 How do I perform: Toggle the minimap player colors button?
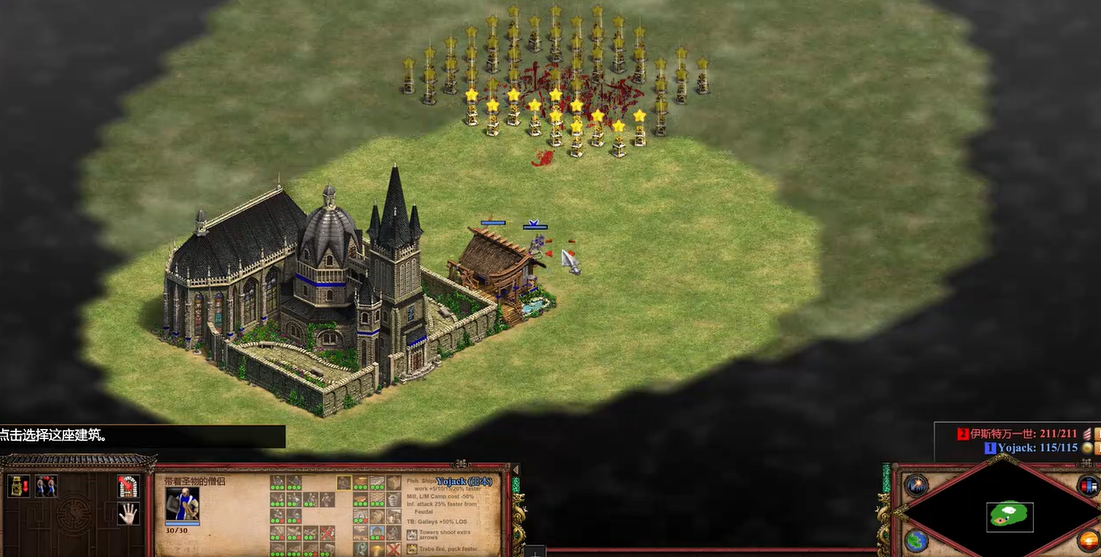(x=1089, y=486)
